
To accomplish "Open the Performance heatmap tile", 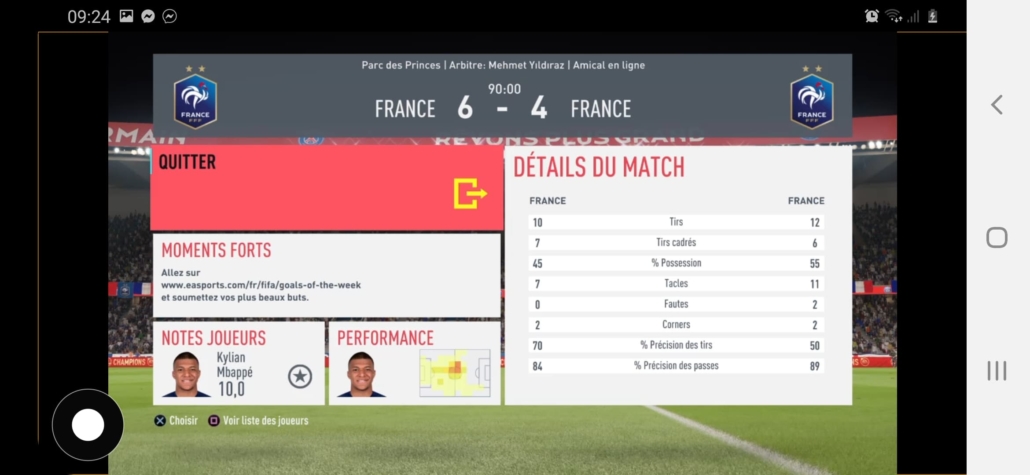I will pyautogui.click(x=414, y=363).
